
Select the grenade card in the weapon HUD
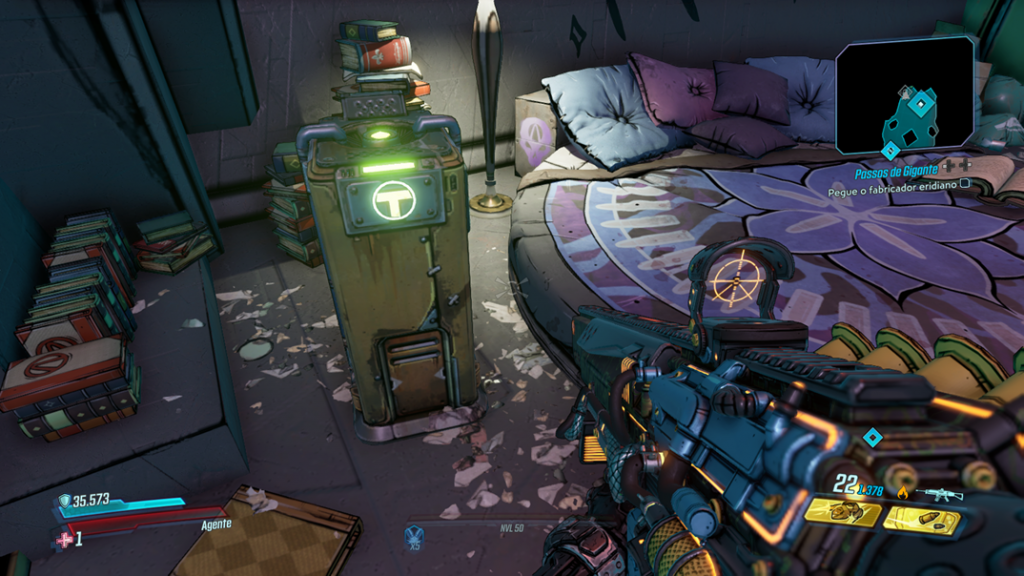(843, 512)
